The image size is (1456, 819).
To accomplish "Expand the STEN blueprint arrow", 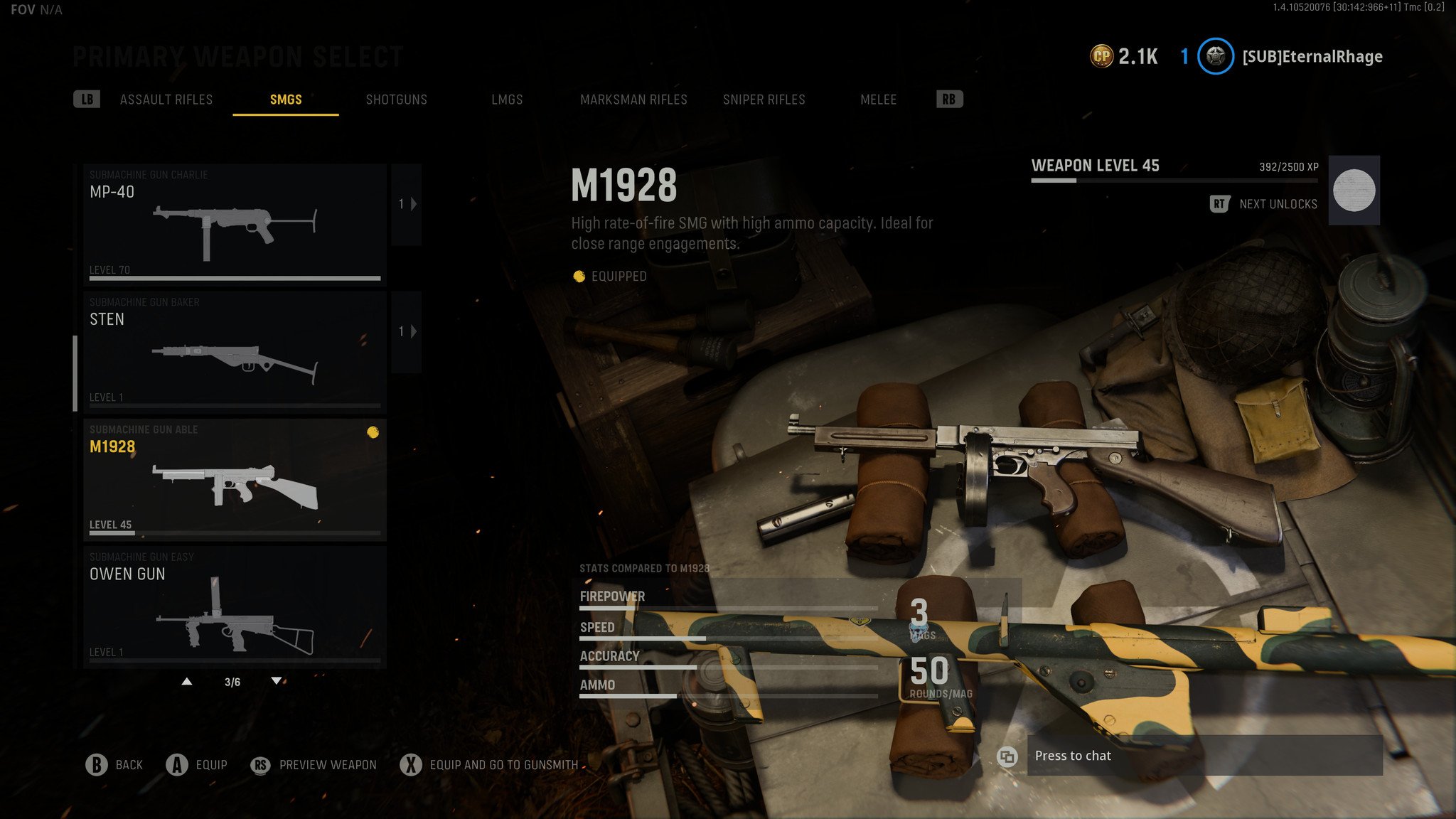I will tap(407, 332).
